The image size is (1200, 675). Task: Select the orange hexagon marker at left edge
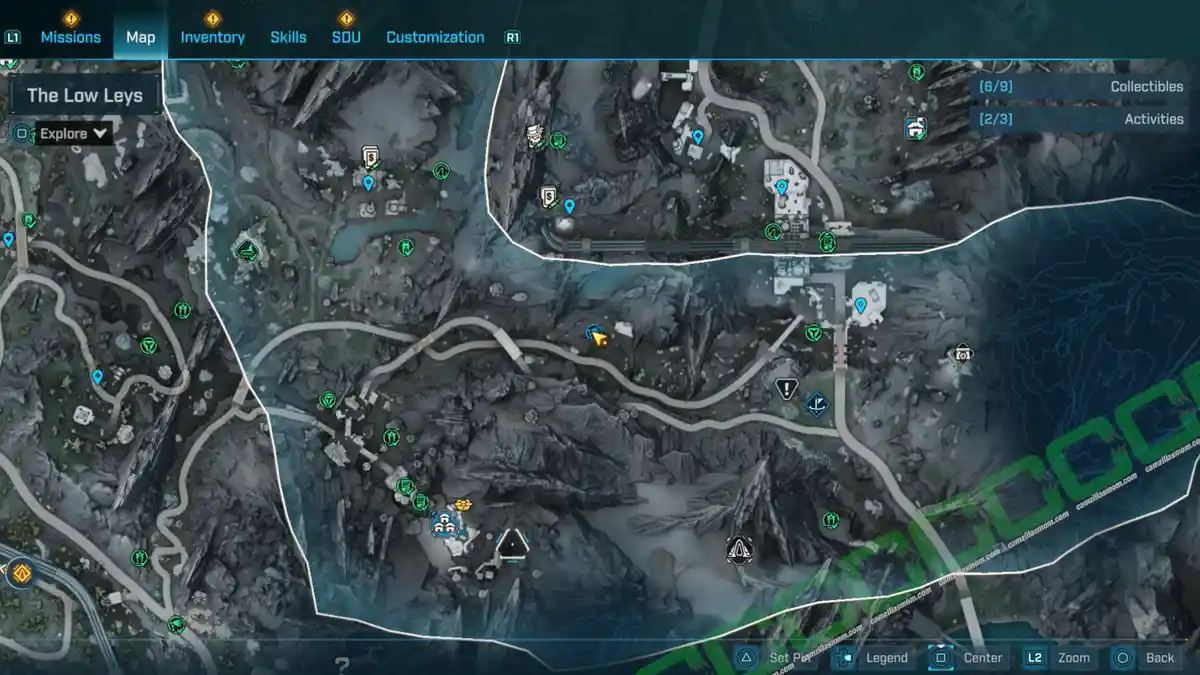coord(19,574)
